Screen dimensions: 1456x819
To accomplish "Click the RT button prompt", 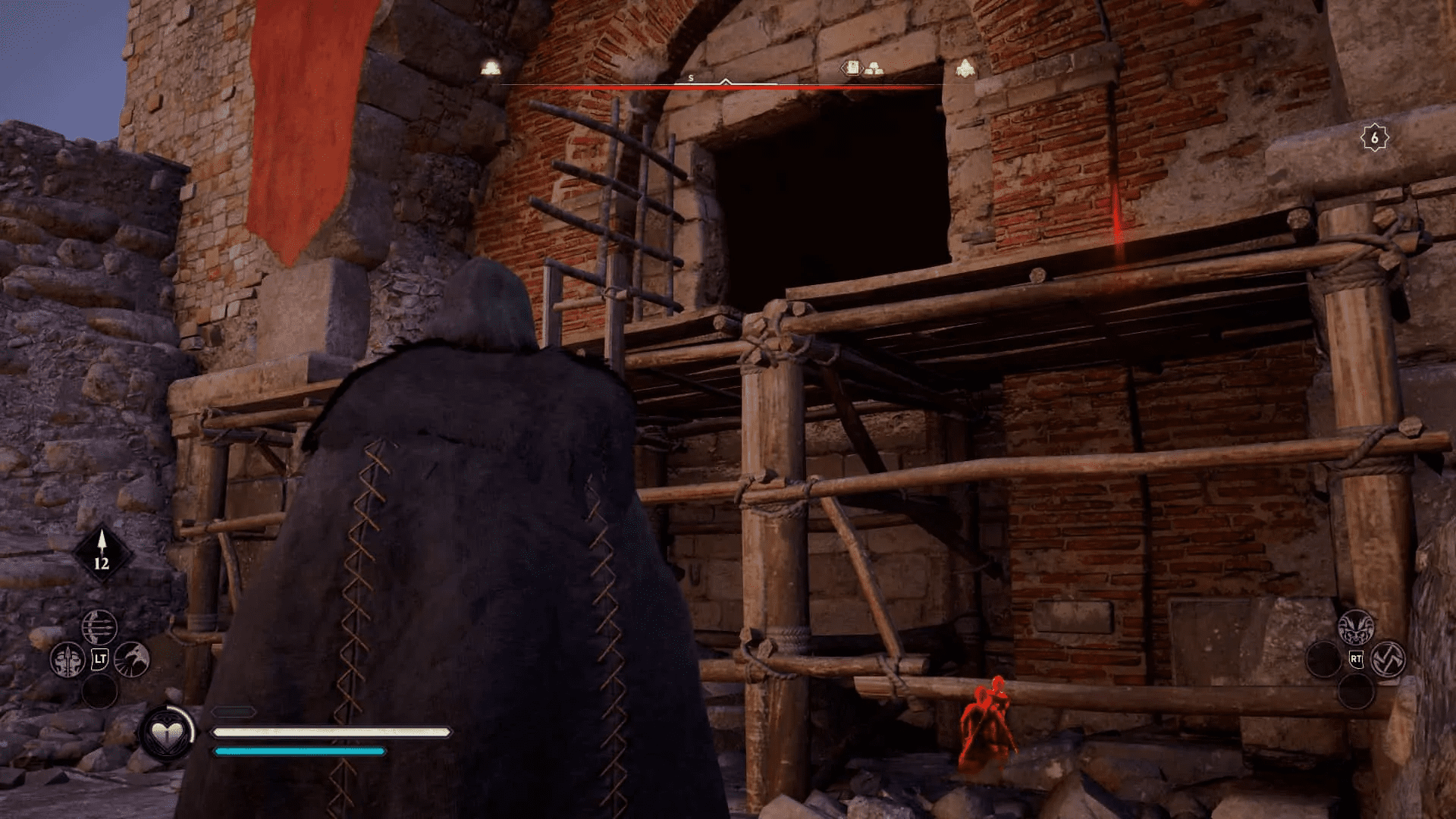I will pos(1357,659).
